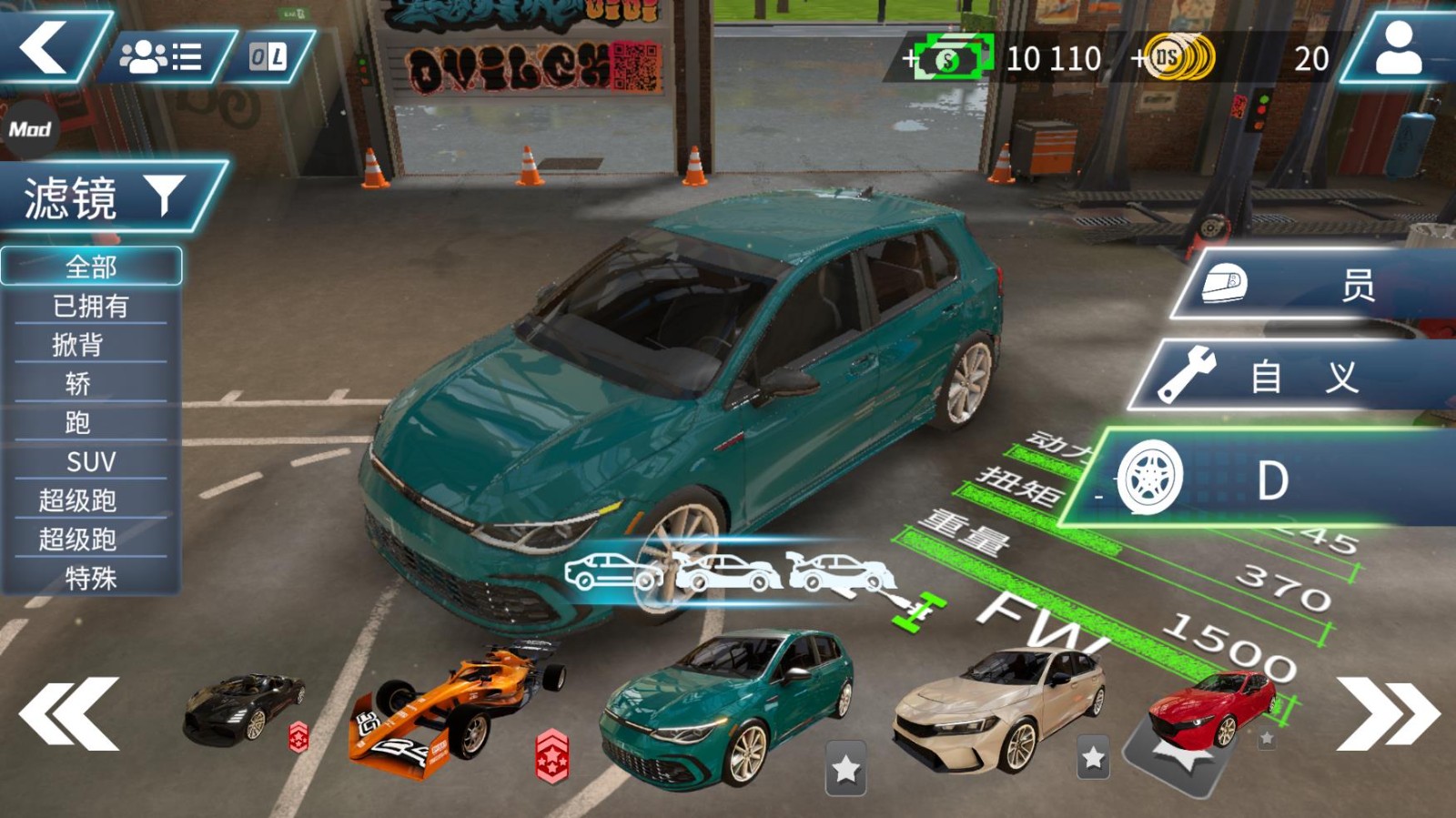Viewport: 1456px width, 818px height.
Task: Show previous cars with double left arrow
Action: [x=69, y=714]
